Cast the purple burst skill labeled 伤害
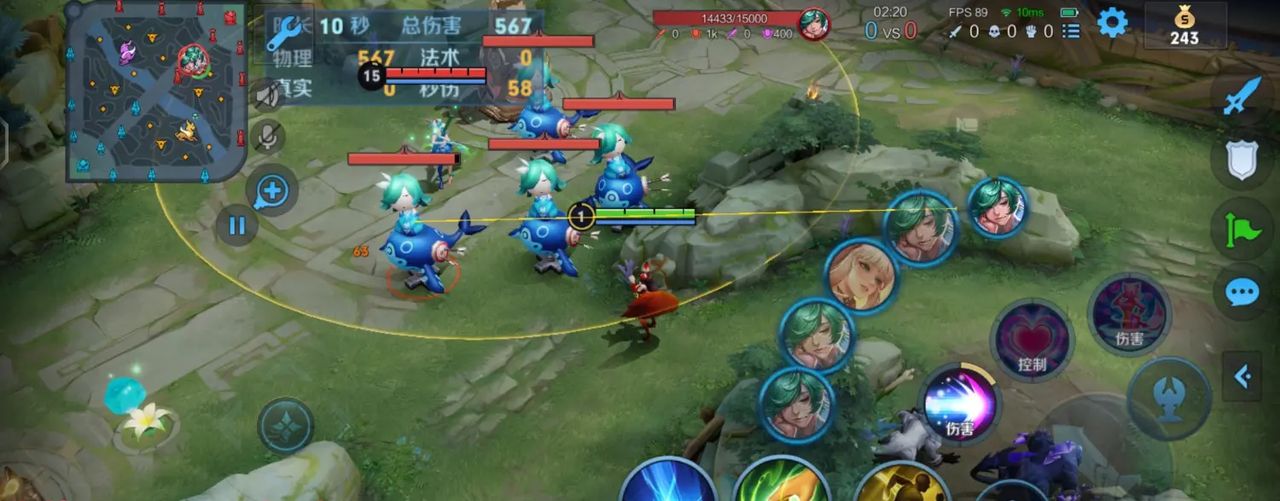1280x501 pixels. point(959,403)
